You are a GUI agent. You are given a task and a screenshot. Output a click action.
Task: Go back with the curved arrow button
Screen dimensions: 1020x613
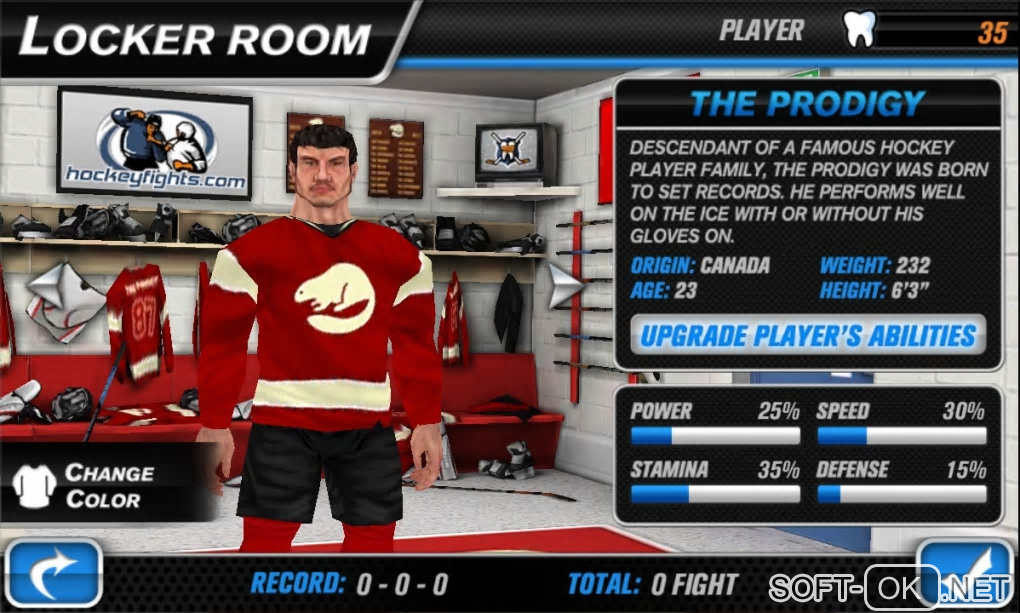coord(55,576)
